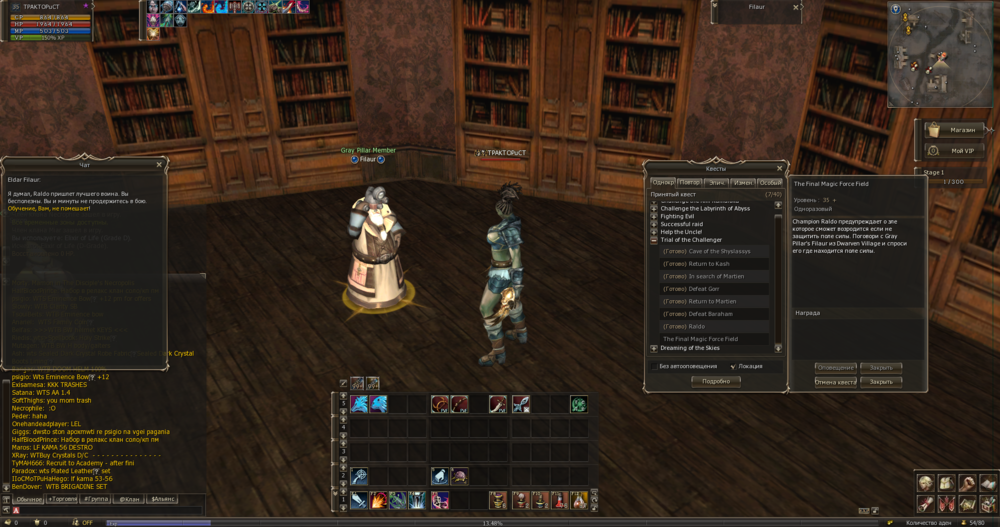1000x527 pixels.
Task: Enable the Без автооповещения checkbox
Action: click(x=654, y=367)
